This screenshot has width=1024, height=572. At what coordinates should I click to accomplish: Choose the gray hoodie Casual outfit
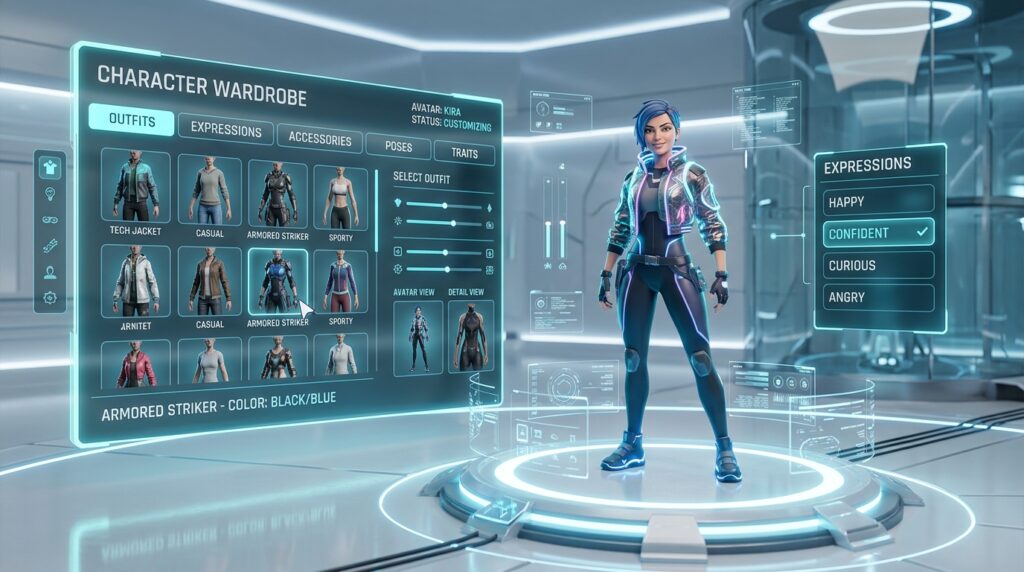[209, 190]
